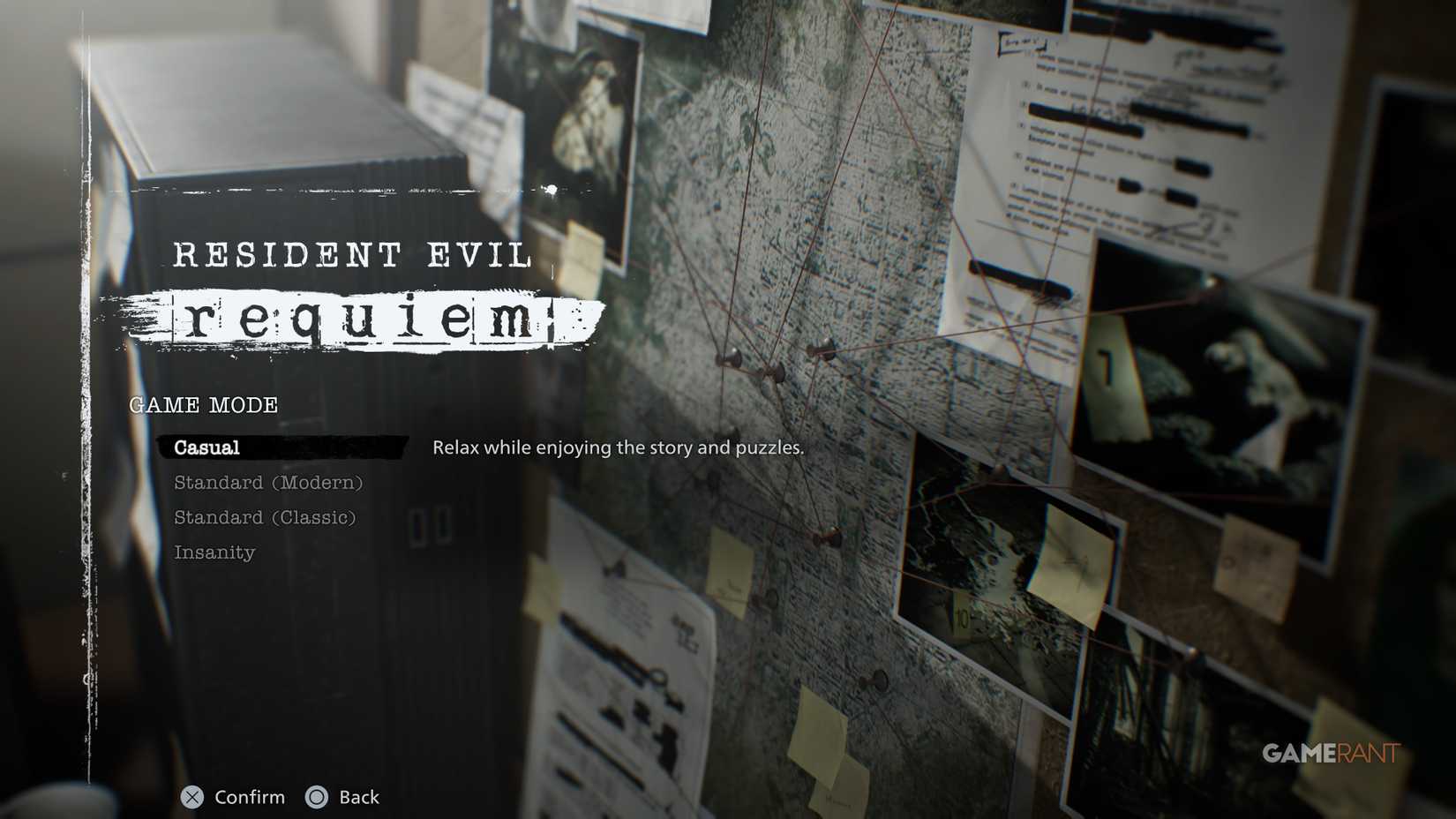The height and width of the screenshot is (819, 1456).
Task: Expand the GAME MODE section
Action: 203,405
